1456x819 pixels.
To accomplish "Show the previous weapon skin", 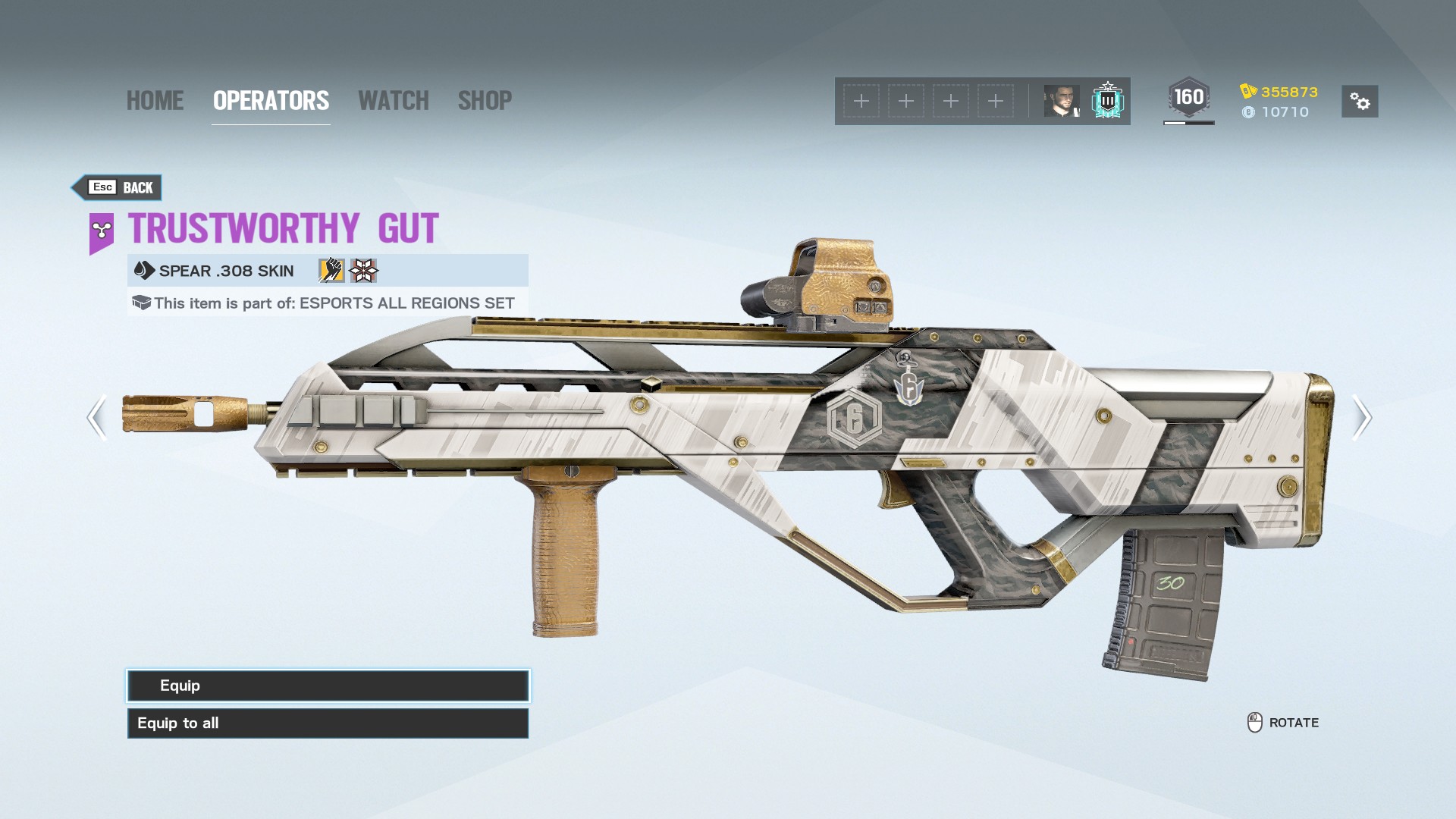I will [96, 417].
